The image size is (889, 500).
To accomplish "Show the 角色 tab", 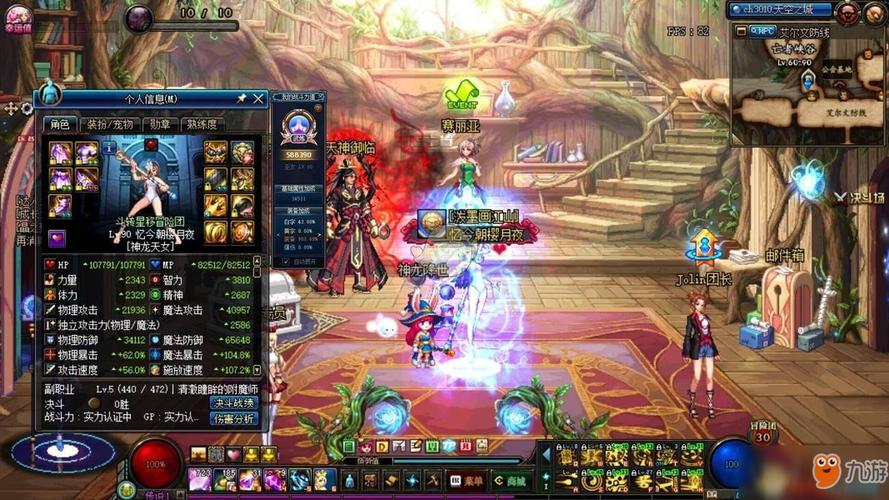I will click(59, 124).
